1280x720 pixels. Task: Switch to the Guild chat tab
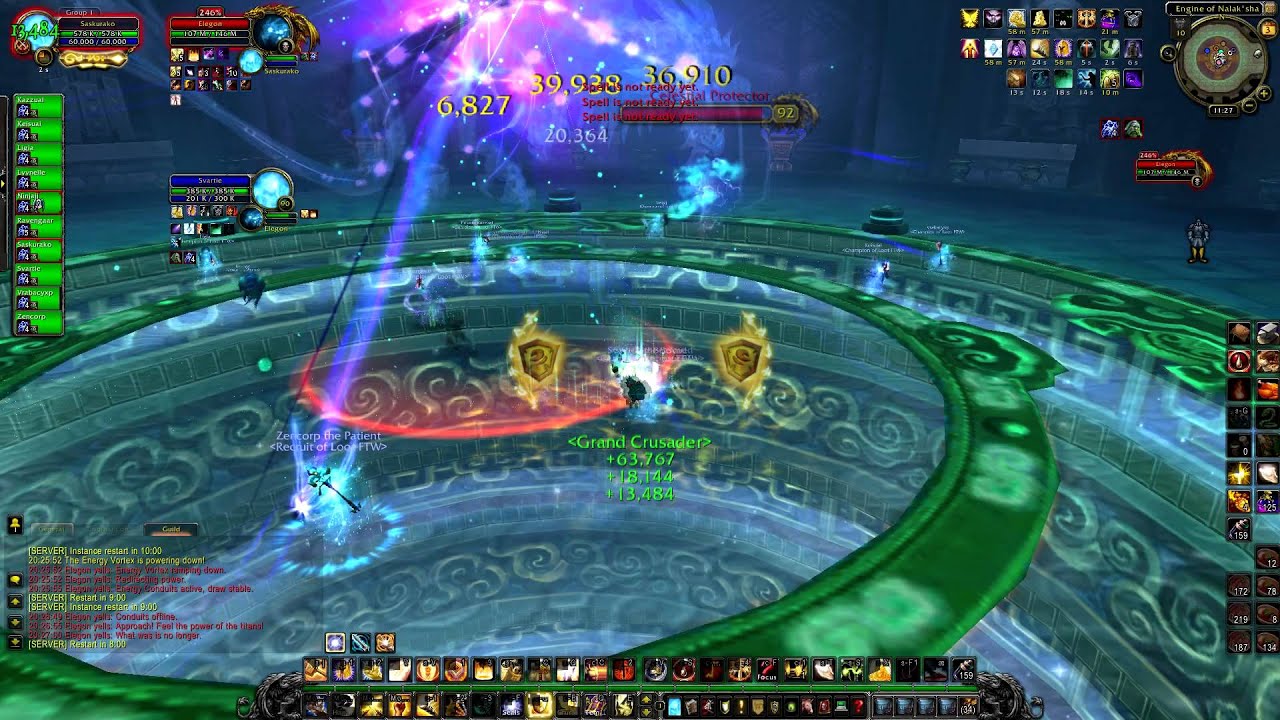pos(171,529)
